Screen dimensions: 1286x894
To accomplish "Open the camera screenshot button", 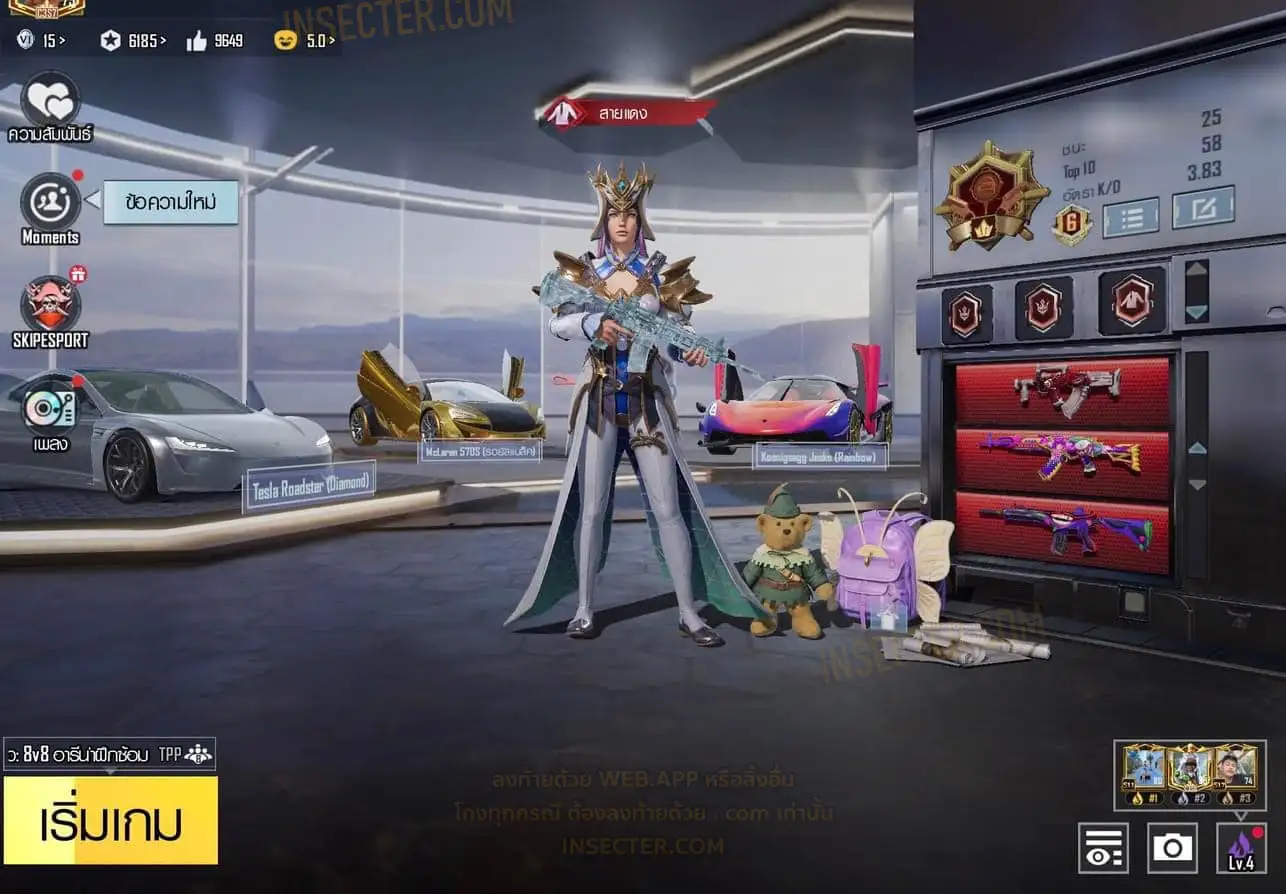I will [1172, 848].
